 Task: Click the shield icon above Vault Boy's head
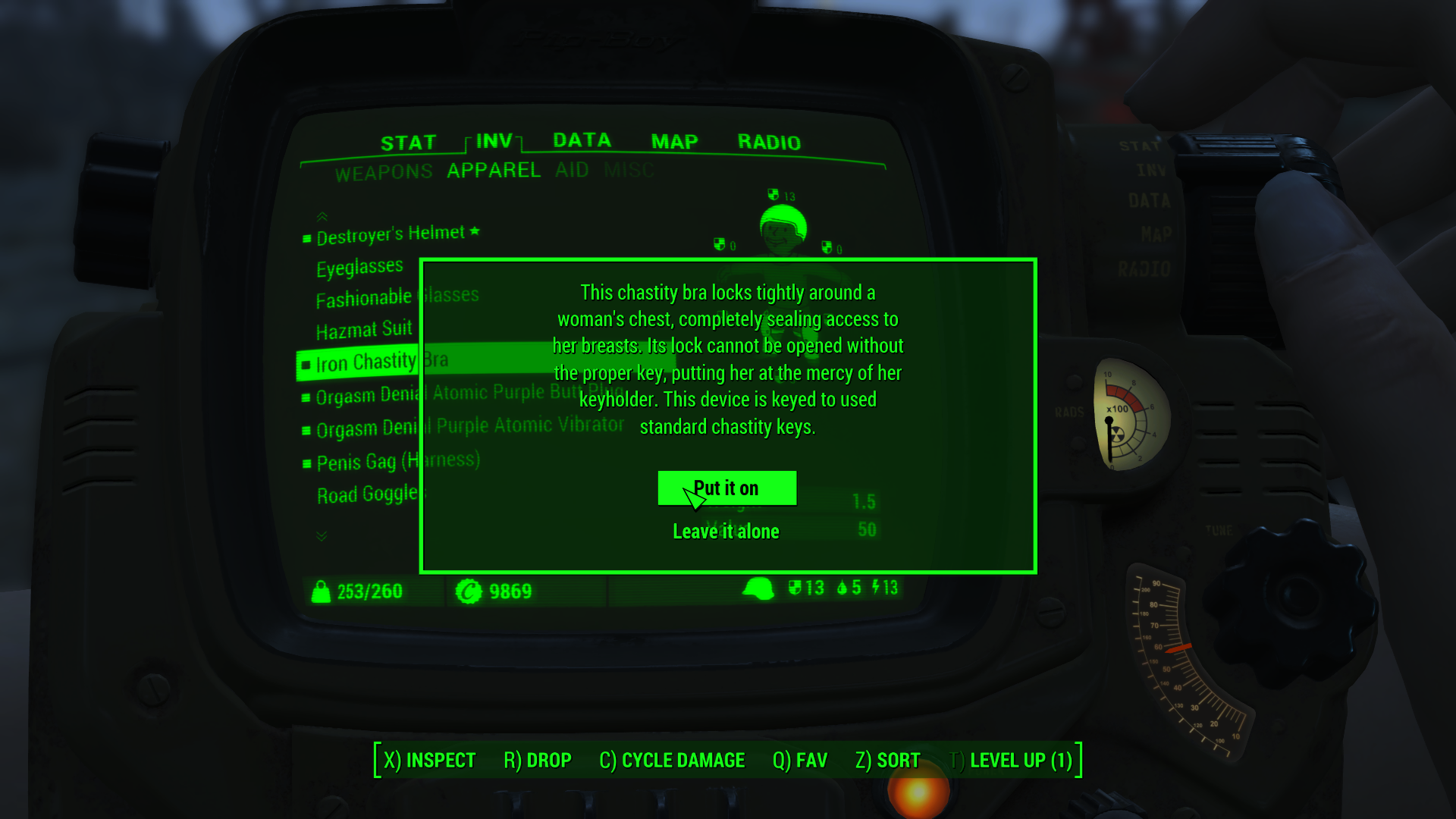click(x=775, y=195)
